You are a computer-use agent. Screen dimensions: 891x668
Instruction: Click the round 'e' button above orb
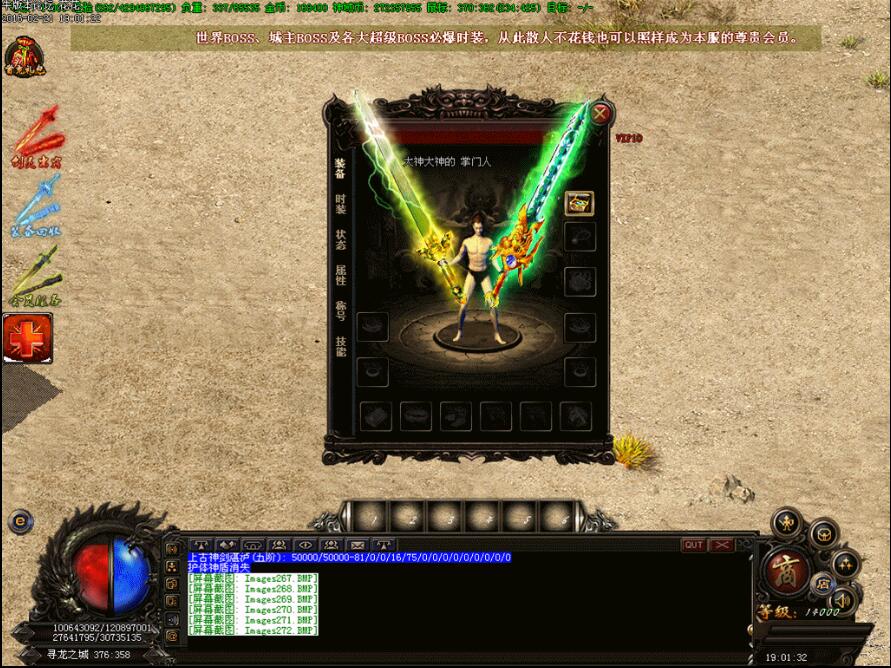tap(18, 521)
